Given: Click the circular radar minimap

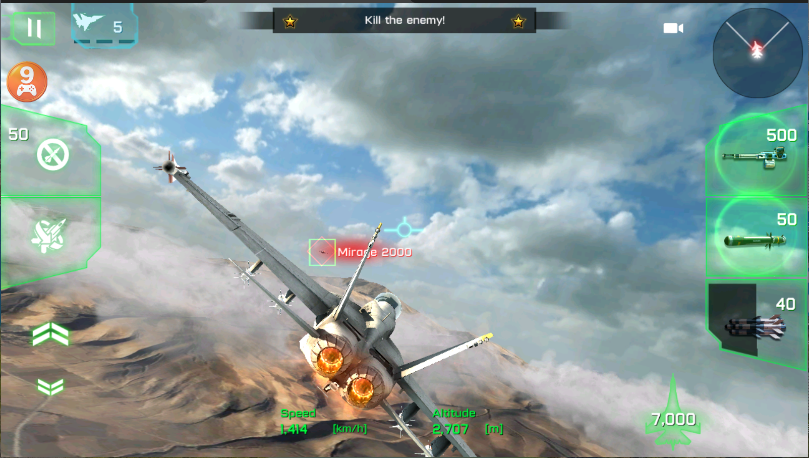Looking at the screenshot, I should pyautogui.click(x=757, y=52).
